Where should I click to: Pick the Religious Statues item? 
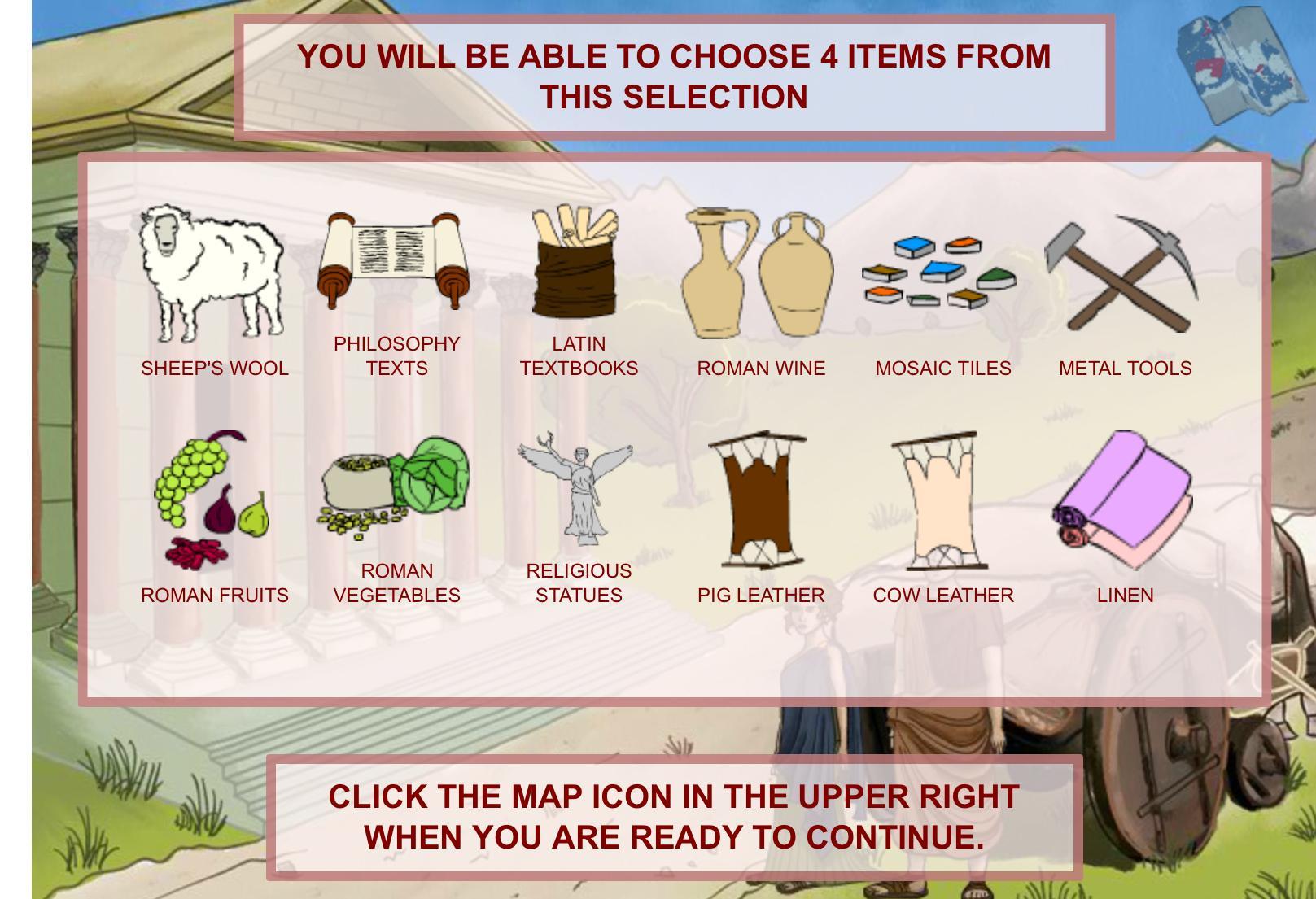tap(576, 488)
